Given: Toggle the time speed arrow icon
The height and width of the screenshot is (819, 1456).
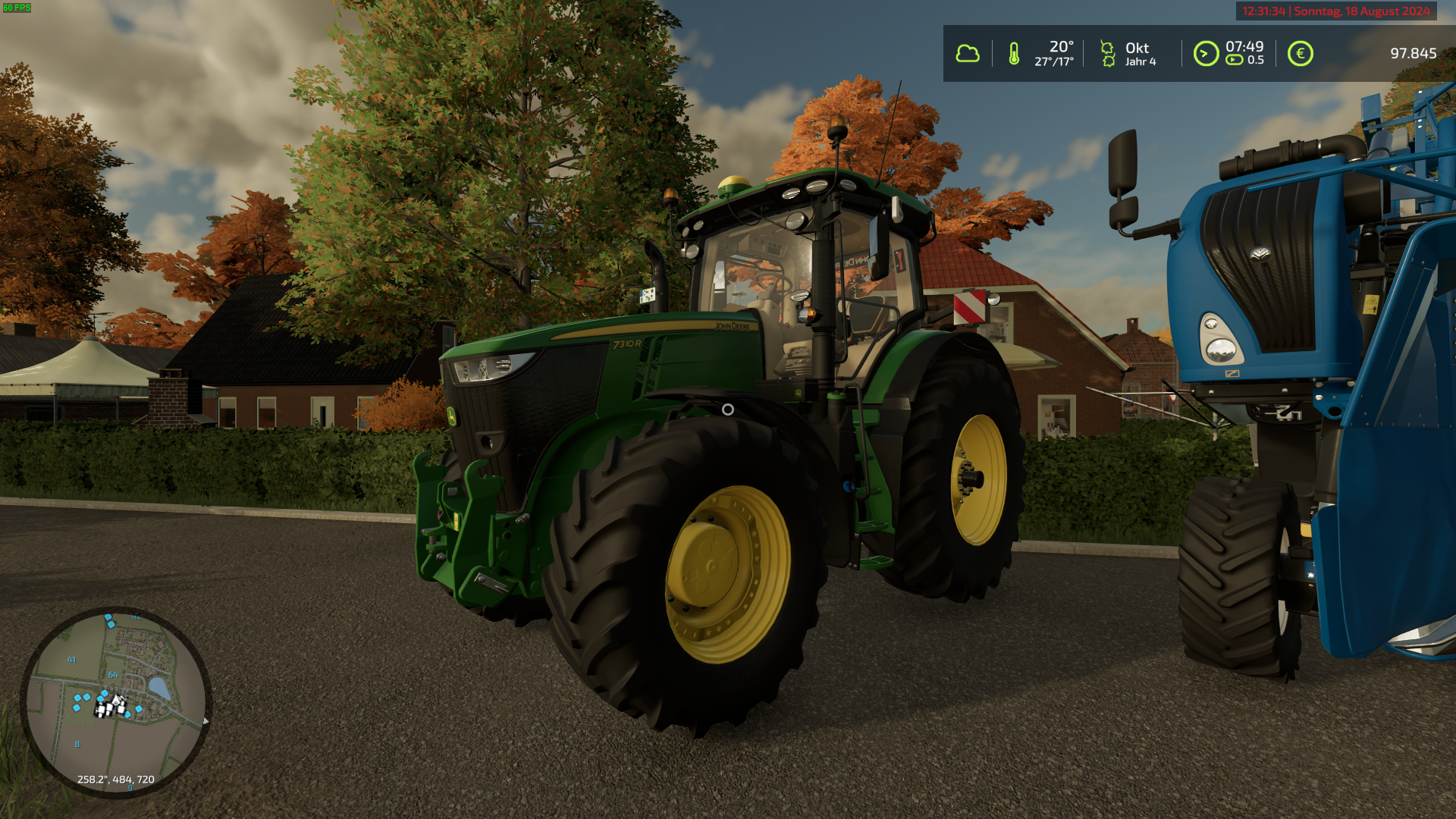Looking at the screenshot, I should (1206, 54).
